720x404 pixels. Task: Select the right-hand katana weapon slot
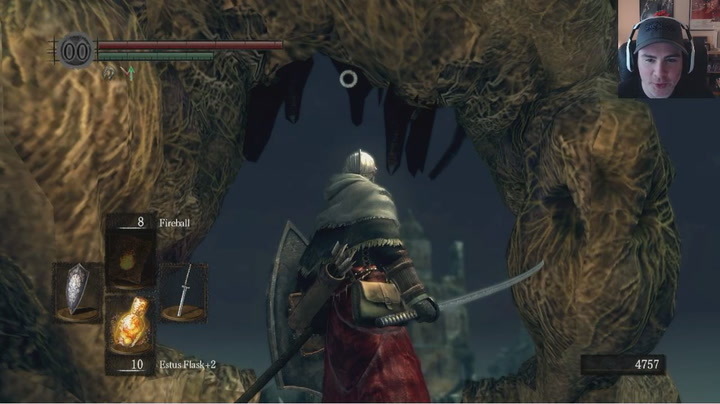pos(183,290)
